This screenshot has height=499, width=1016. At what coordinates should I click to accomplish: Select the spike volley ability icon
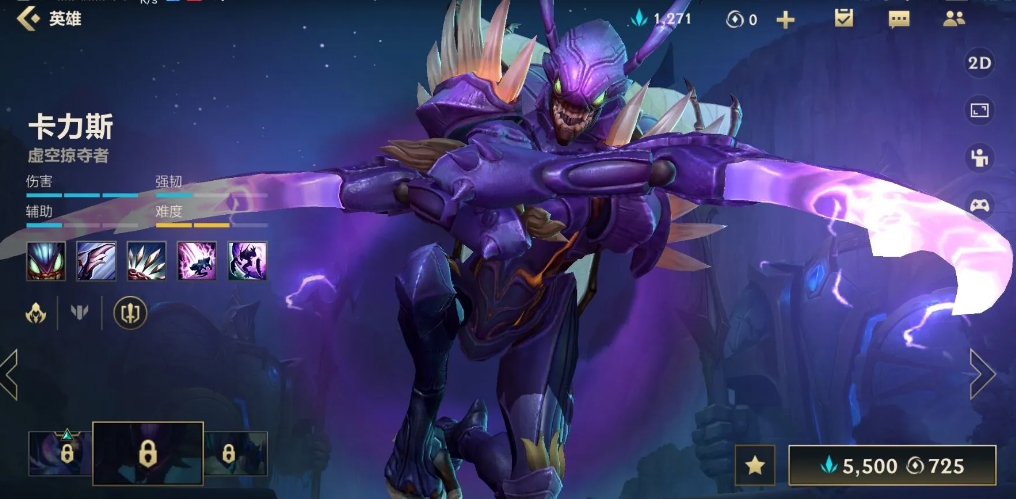(146, 260)
